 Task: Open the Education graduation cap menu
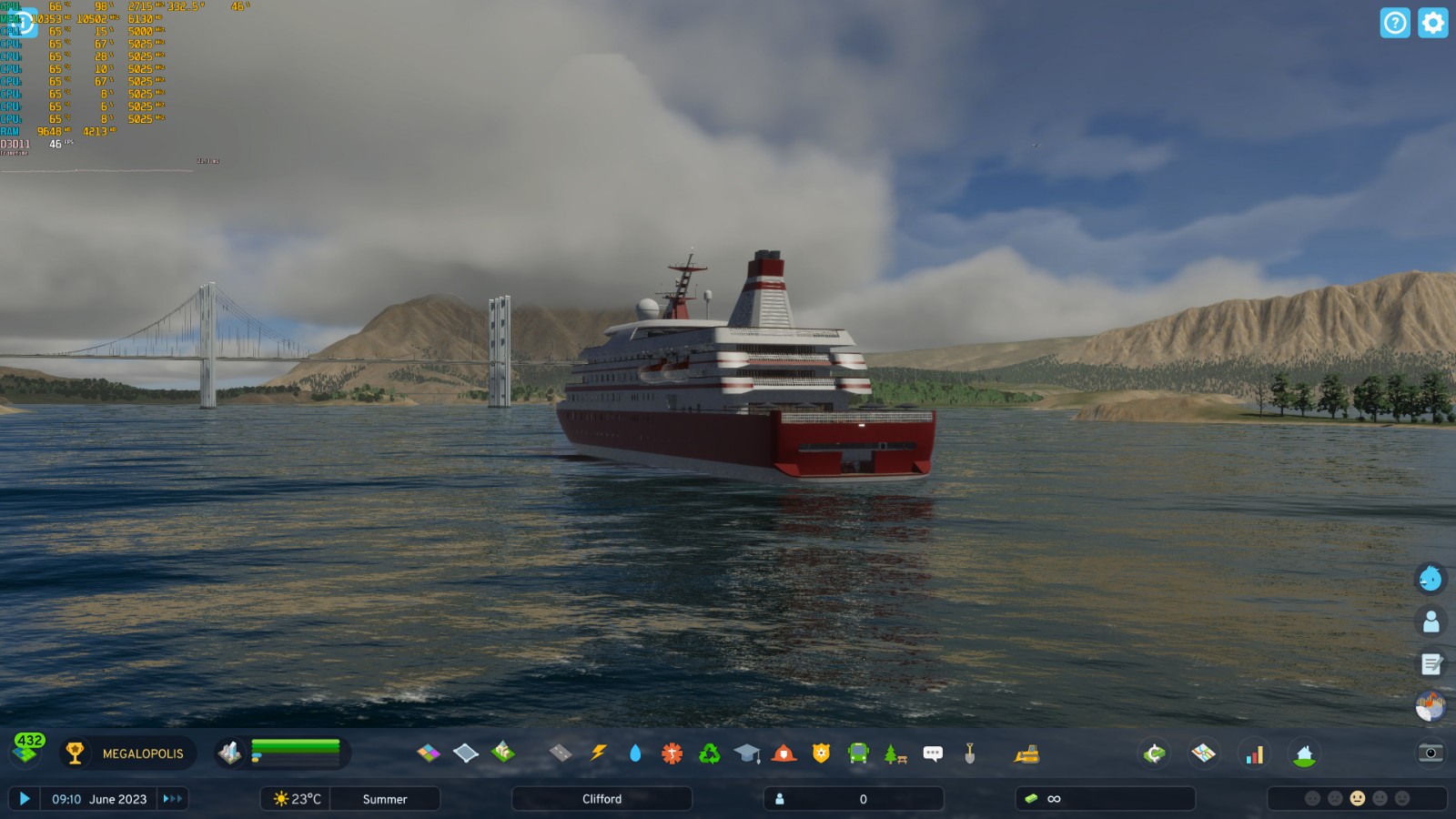pyautogui.click(x=747, y=753)
